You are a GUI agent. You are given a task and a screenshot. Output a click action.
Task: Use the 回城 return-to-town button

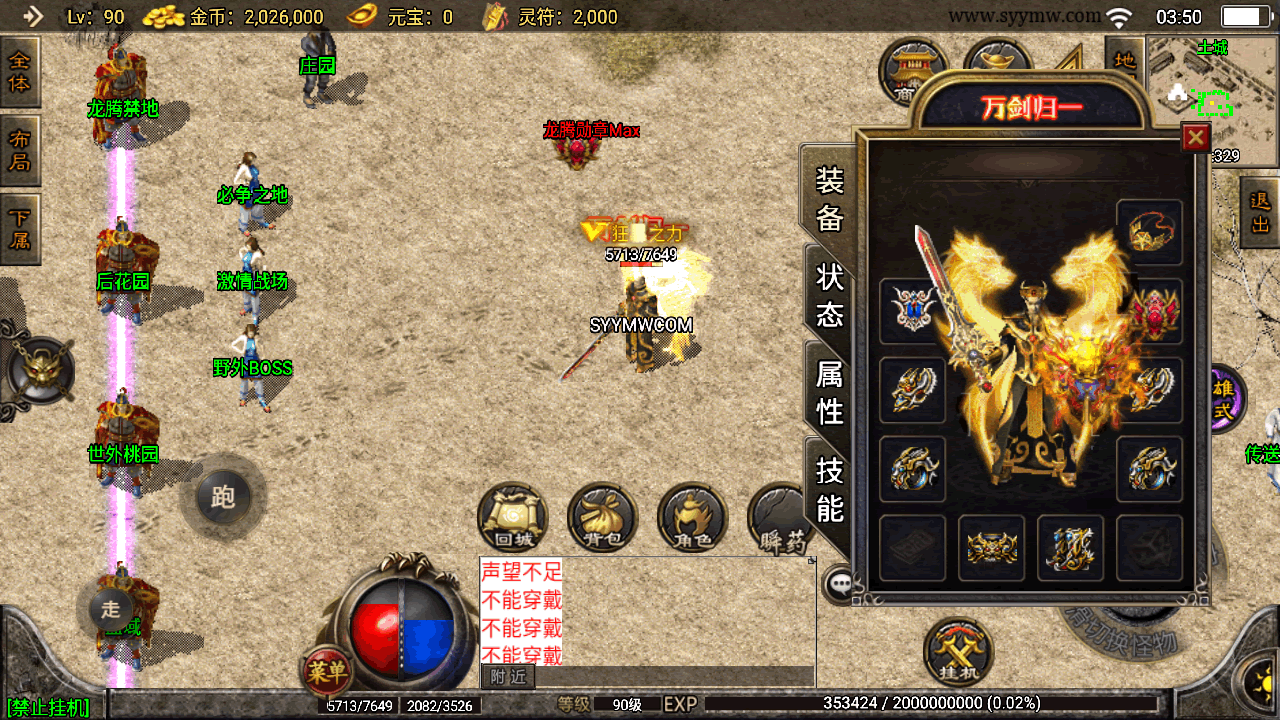(513, 519)
